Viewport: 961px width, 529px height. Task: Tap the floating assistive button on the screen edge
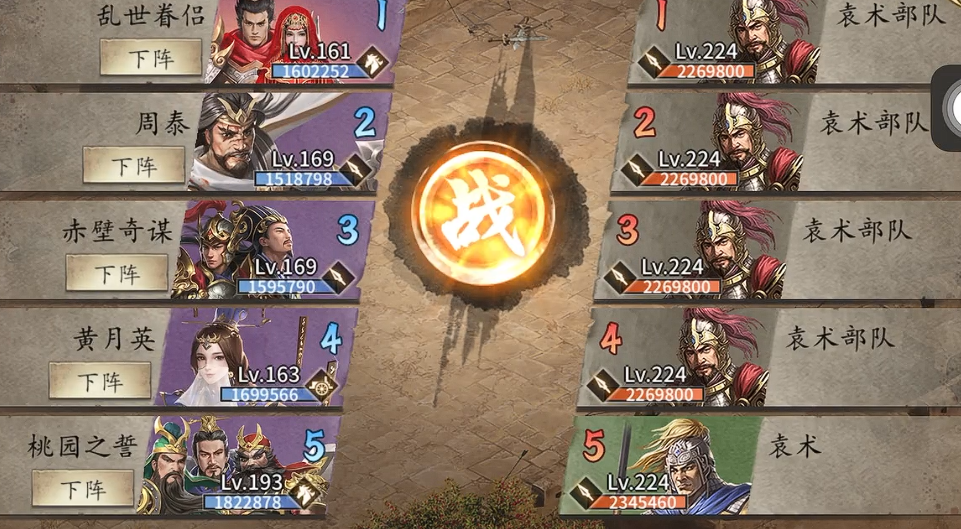(x=947, y=100)
